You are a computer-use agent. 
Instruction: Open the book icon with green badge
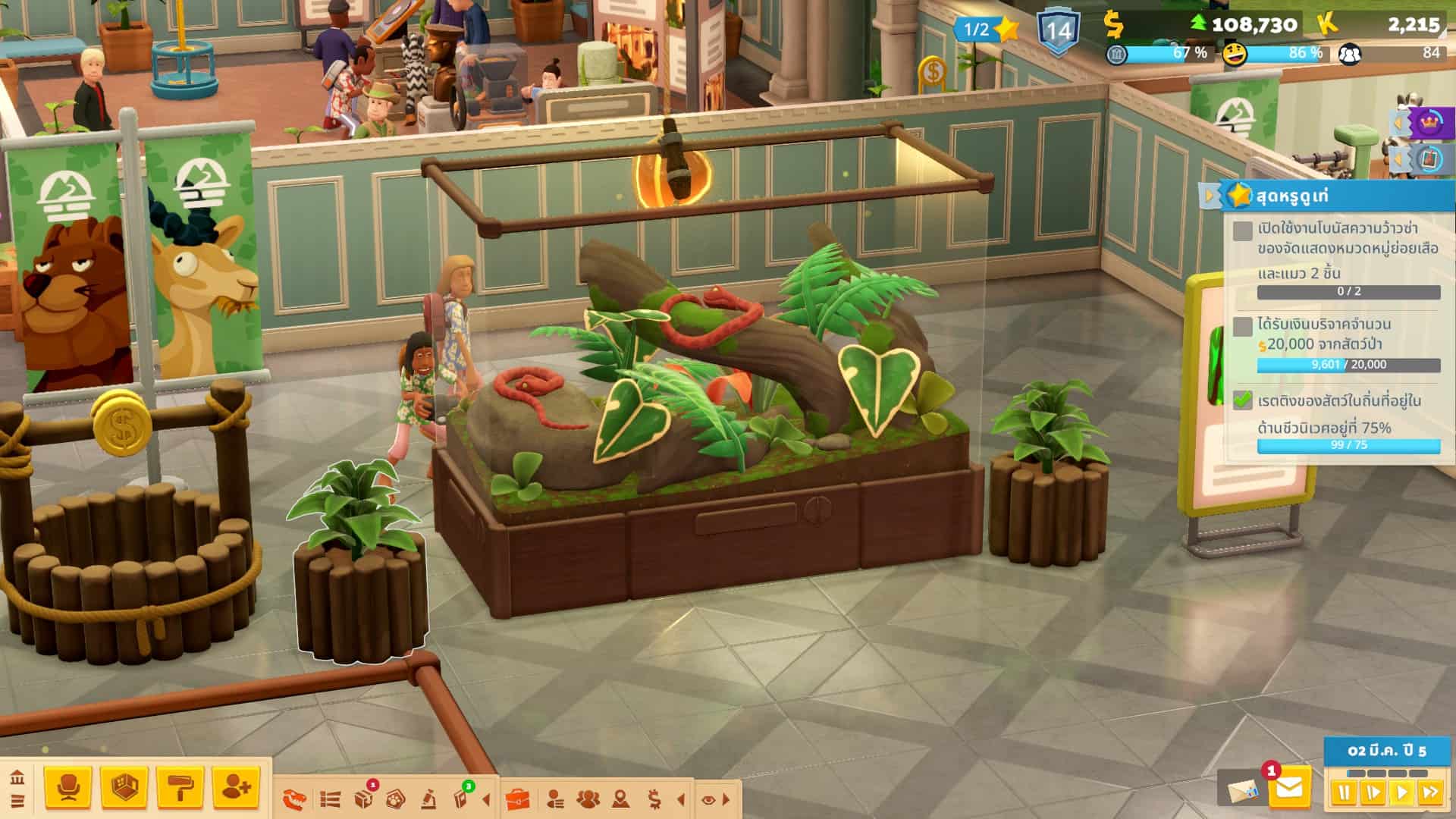point(461,799)
